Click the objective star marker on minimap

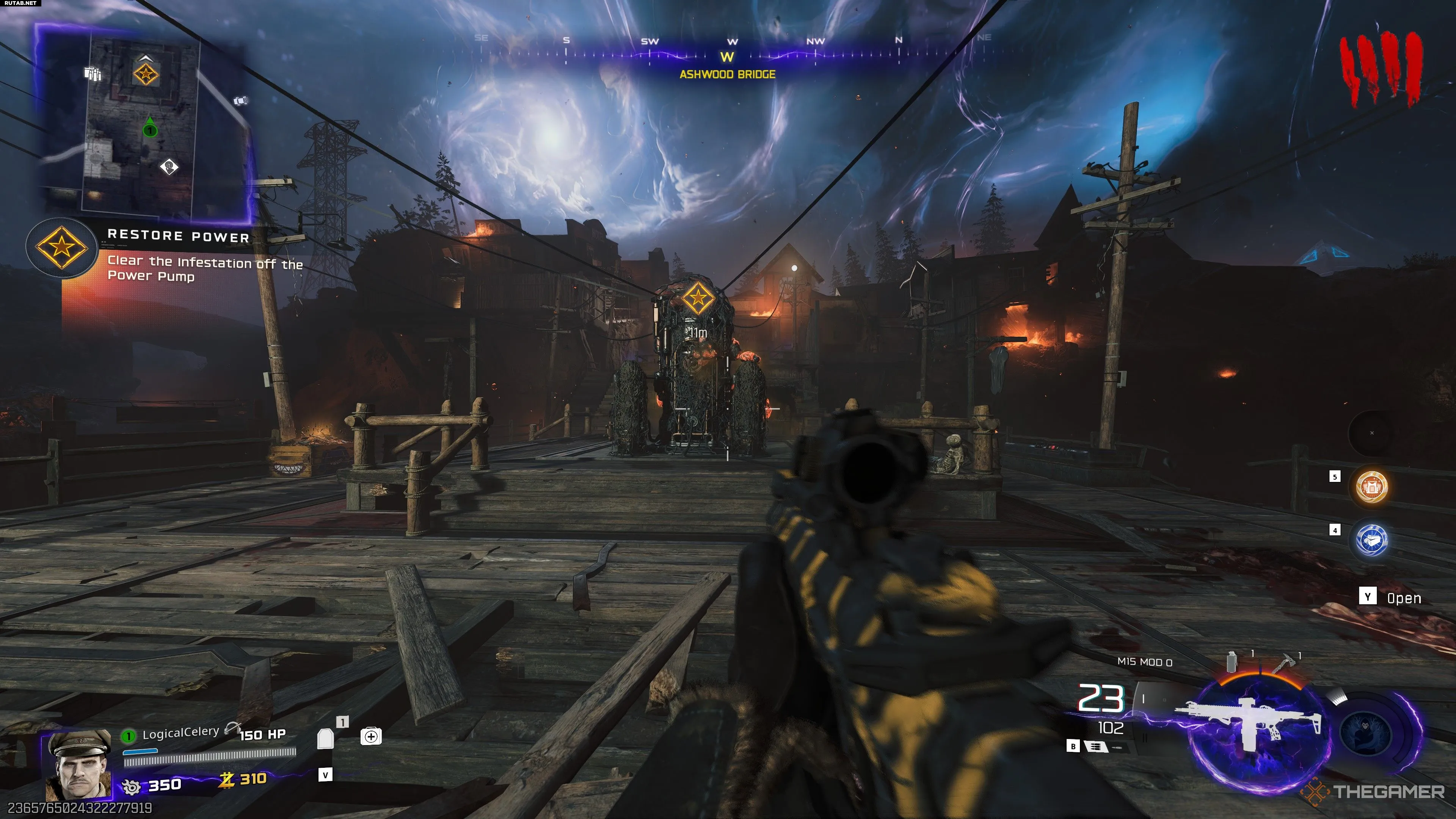pos(146,74)
